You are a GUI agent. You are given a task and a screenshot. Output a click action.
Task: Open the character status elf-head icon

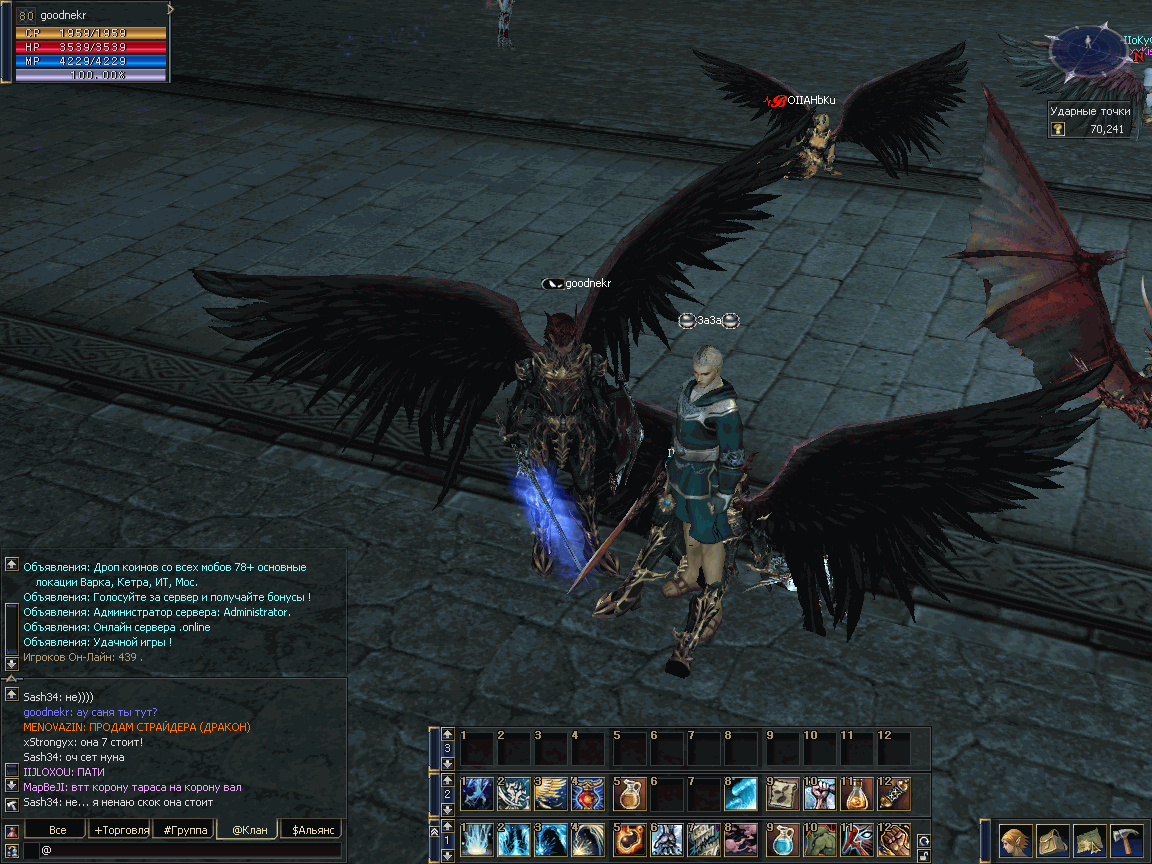tap(1015, 839)
